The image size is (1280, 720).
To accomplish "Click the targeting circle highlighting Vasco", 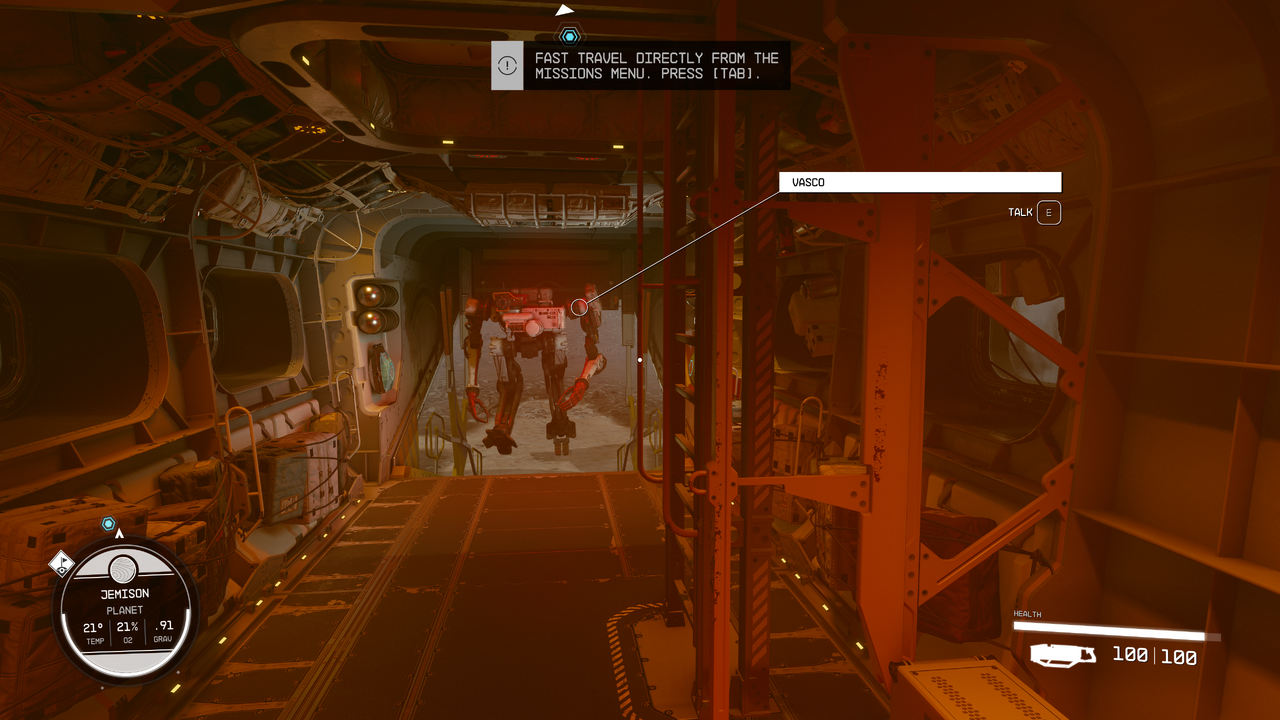I will (x=578, y=307).
